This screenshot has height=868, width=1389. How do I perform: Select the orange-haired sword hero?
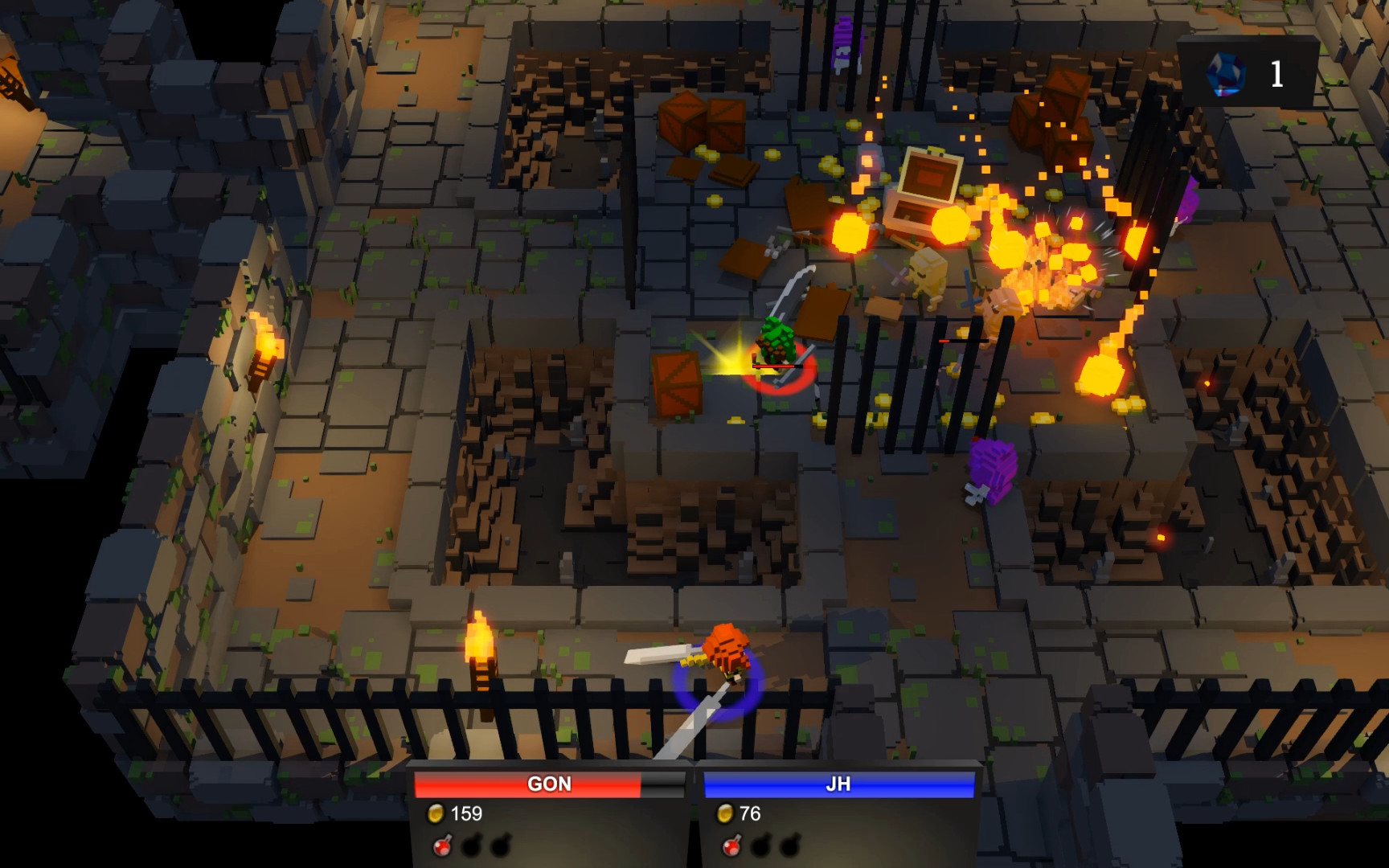(726, 651)
